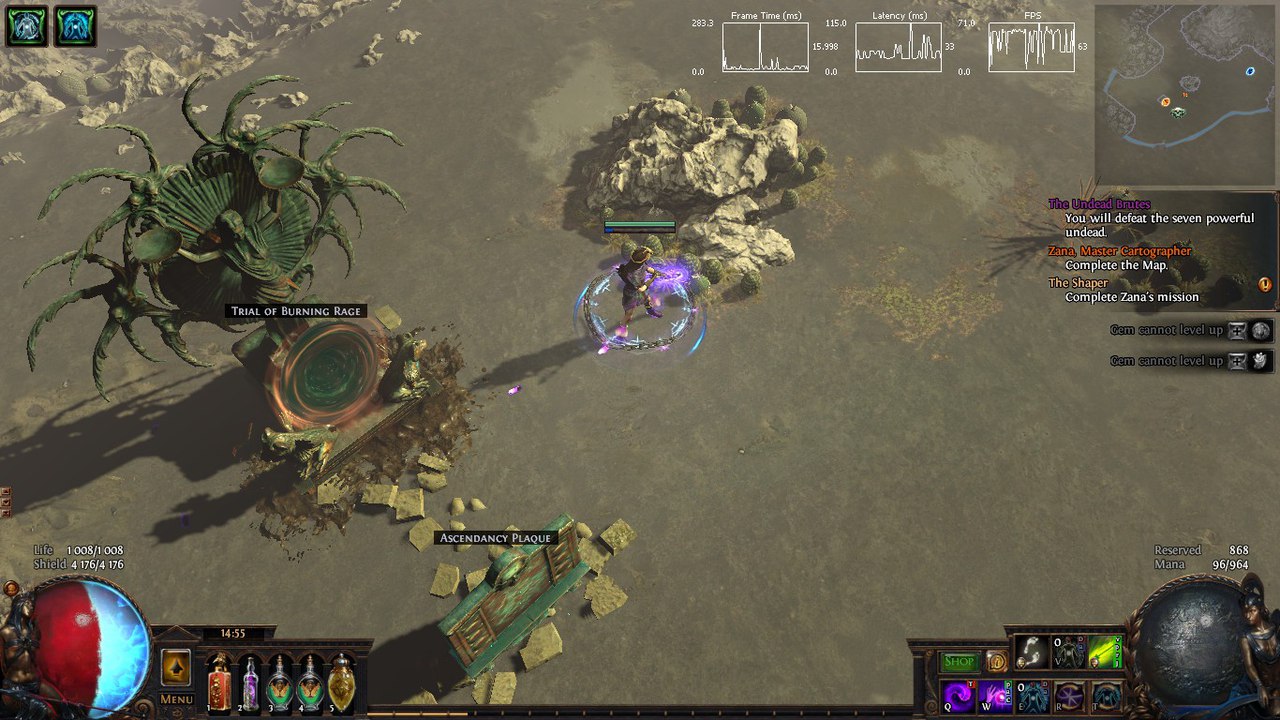Click the gold info icon beside Shop
The height and width of the screenshot is (720, 1280).
[996, 661]
